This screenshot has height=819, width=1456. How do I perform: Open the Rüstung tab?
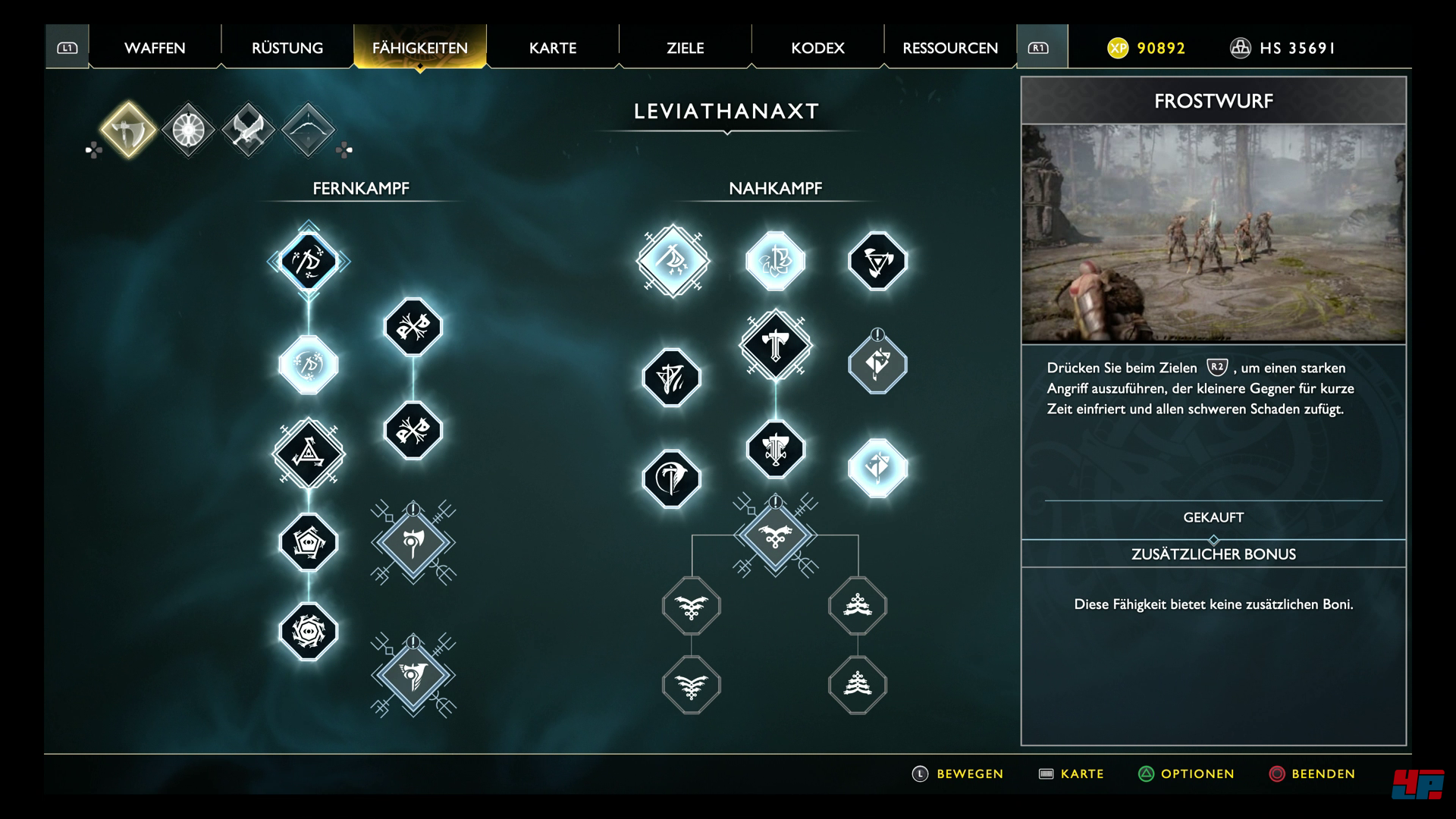(287, 48)
